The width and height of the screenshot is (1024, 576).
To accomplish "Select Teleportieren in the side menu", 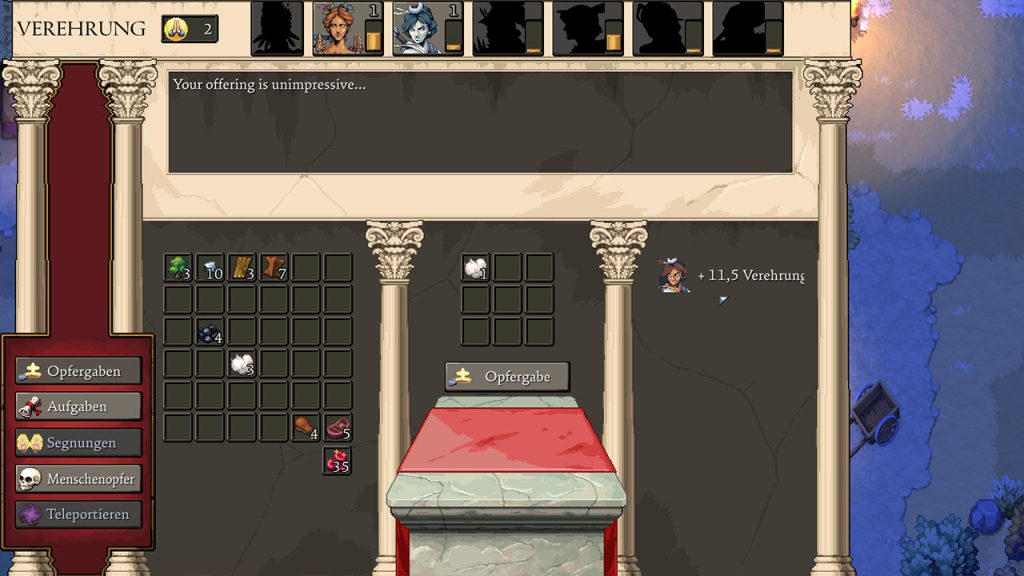I will click(79, 515).
